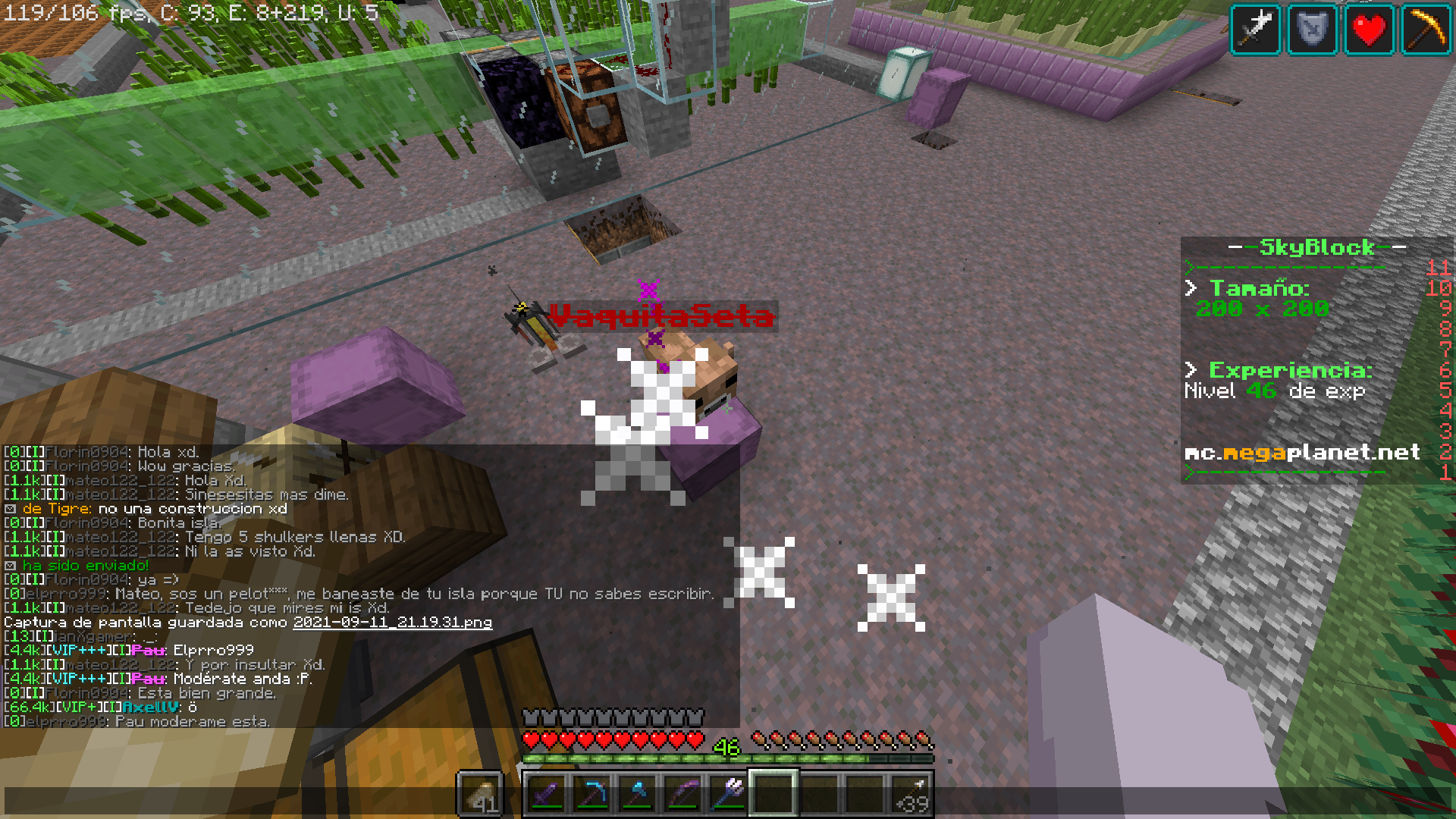Screen dimensions: 1456x819
Task: Pick the trident in the hotbar
Action: [x=728, y=794]
